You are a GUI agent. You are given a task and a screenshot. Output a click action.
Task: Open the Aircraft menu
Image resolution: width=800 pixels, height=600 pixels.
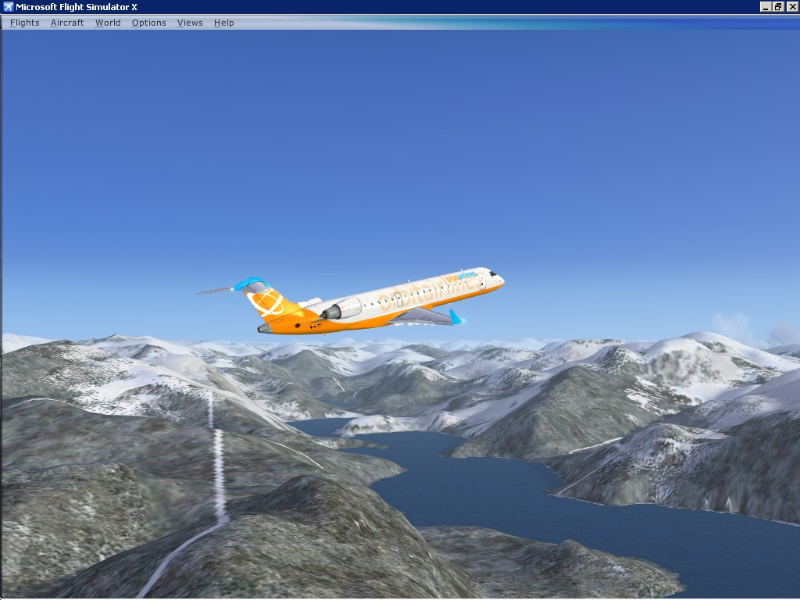point(67,23)
